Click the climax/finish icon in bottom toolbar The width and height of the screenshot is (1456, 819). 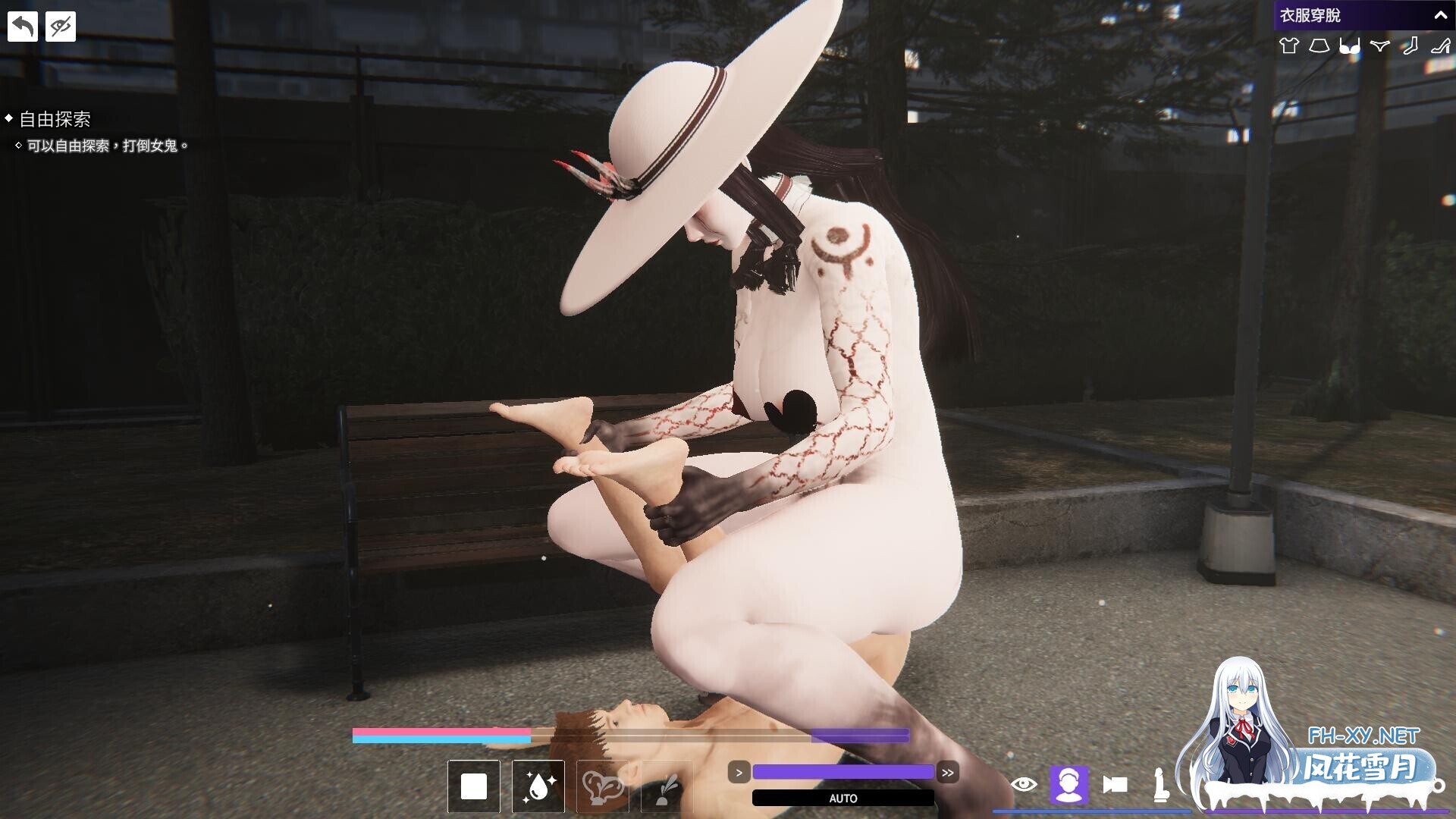click(603, 786)
